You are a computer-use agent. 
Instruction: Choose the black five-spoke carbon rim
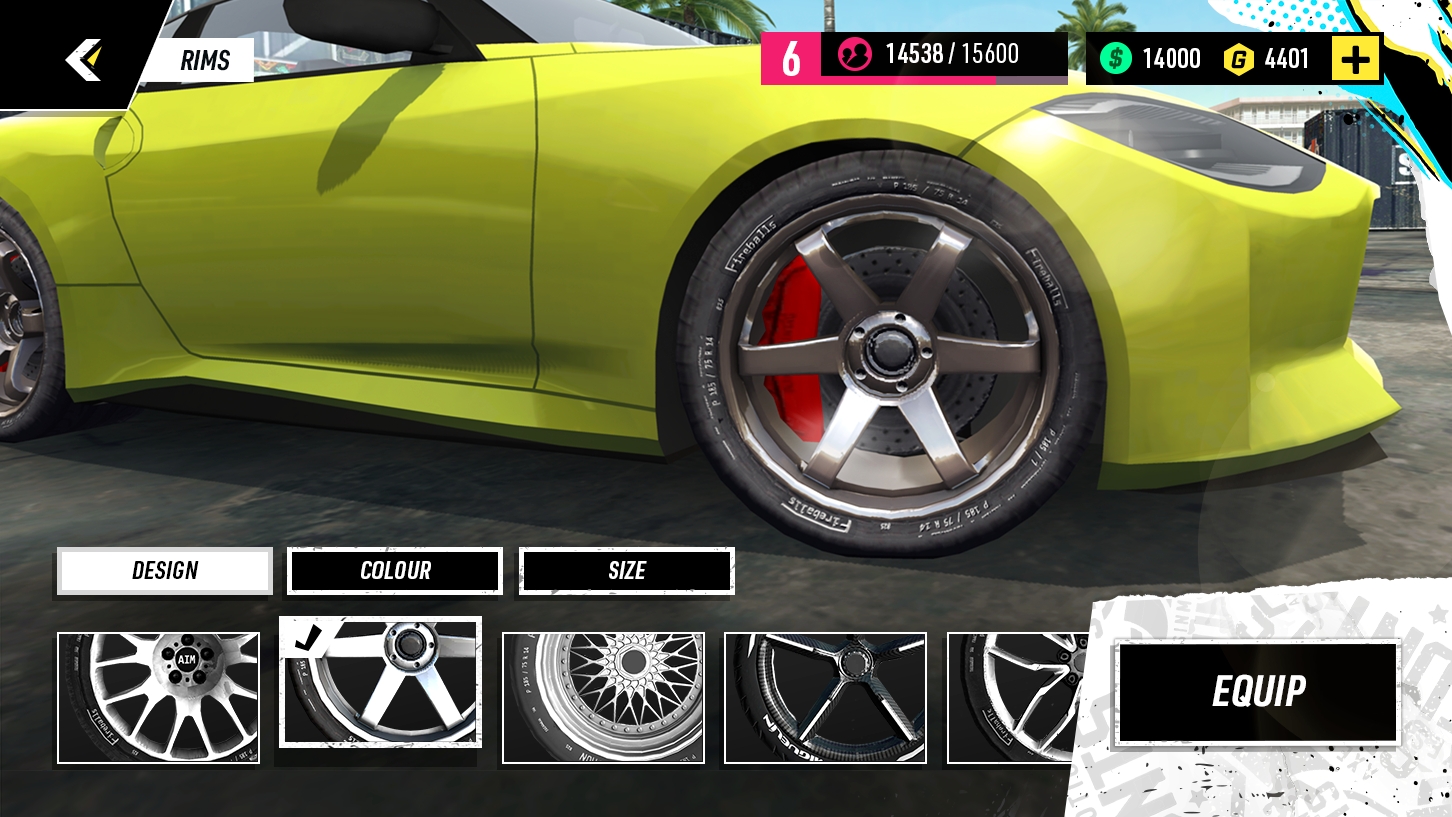click(825, 697)
